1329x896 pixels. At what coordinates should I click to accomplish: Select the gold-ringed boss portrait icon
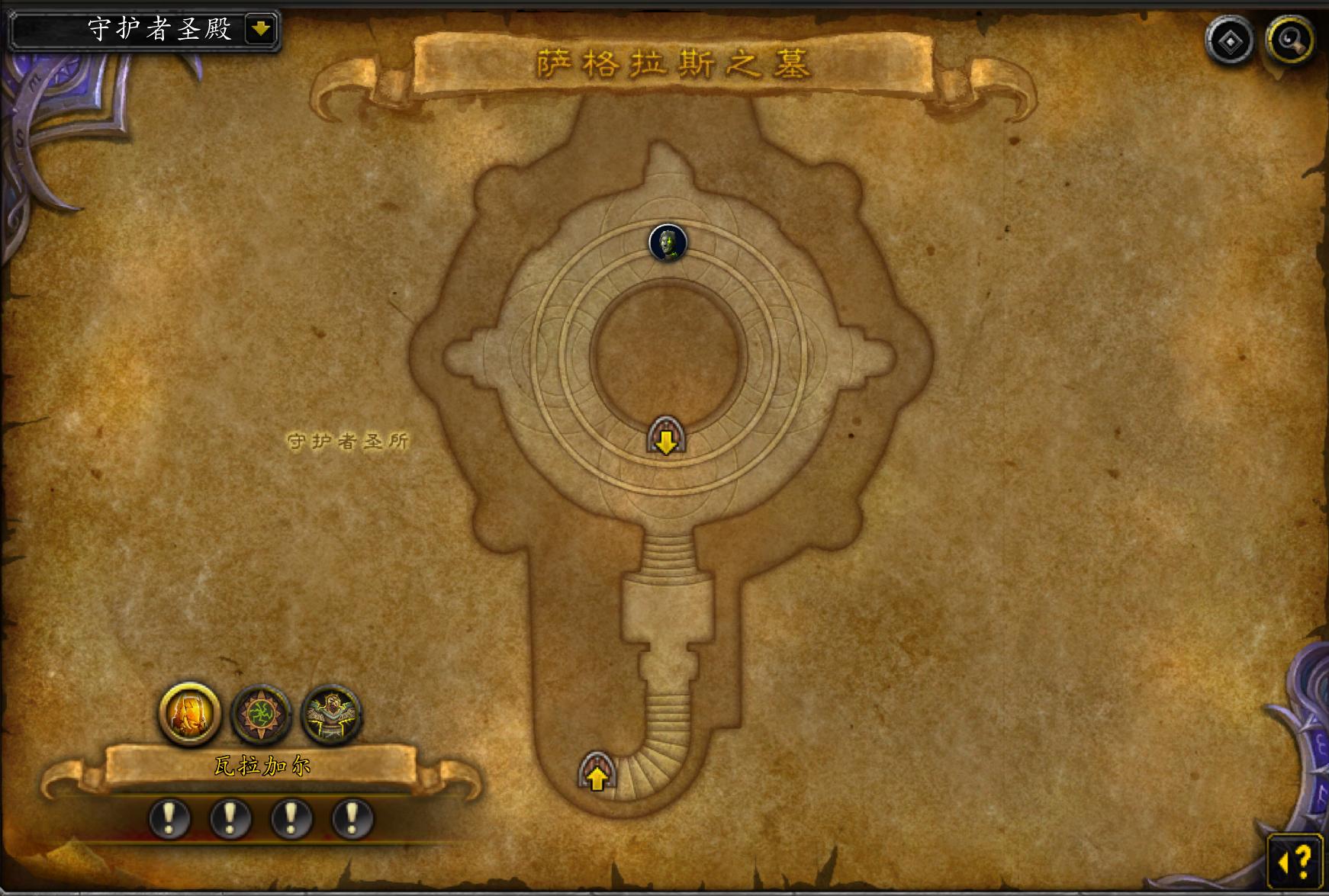click(x=189, y=714)
